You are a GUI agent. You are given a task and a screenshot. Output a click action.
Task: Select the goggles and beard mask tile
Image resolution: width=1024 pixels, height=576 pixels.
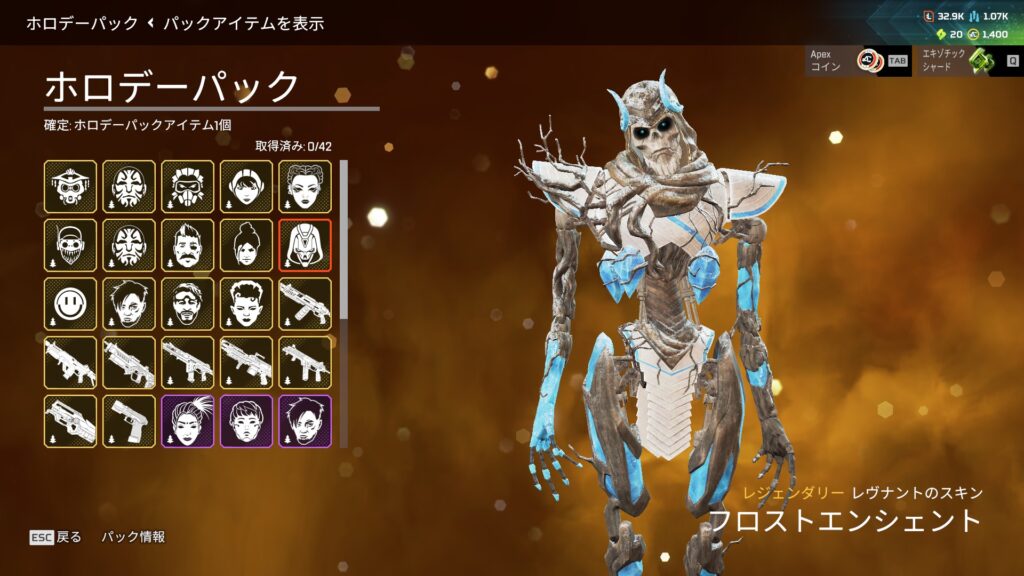point(70,245)
